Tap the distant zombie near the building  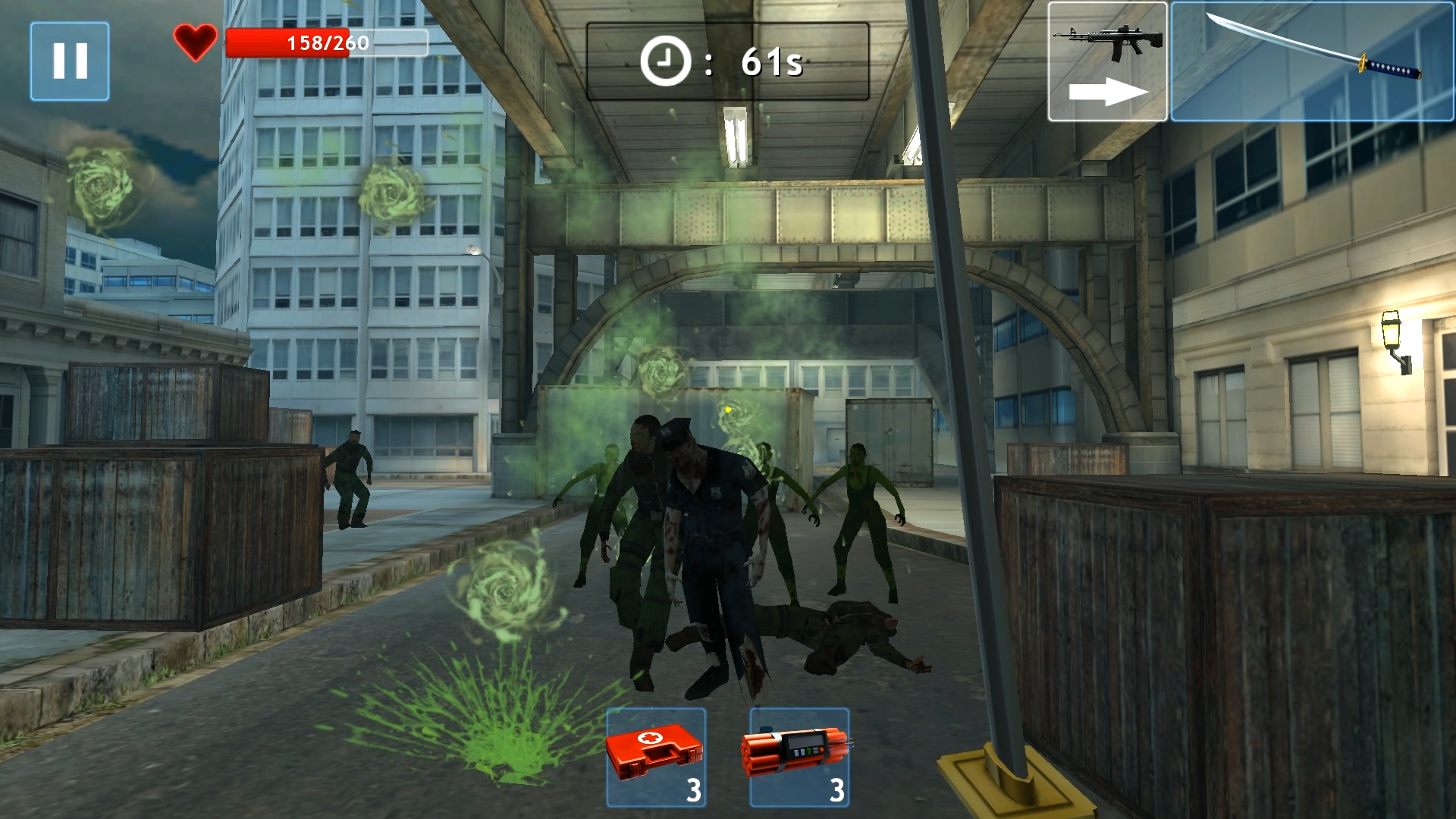pos(353,474)
